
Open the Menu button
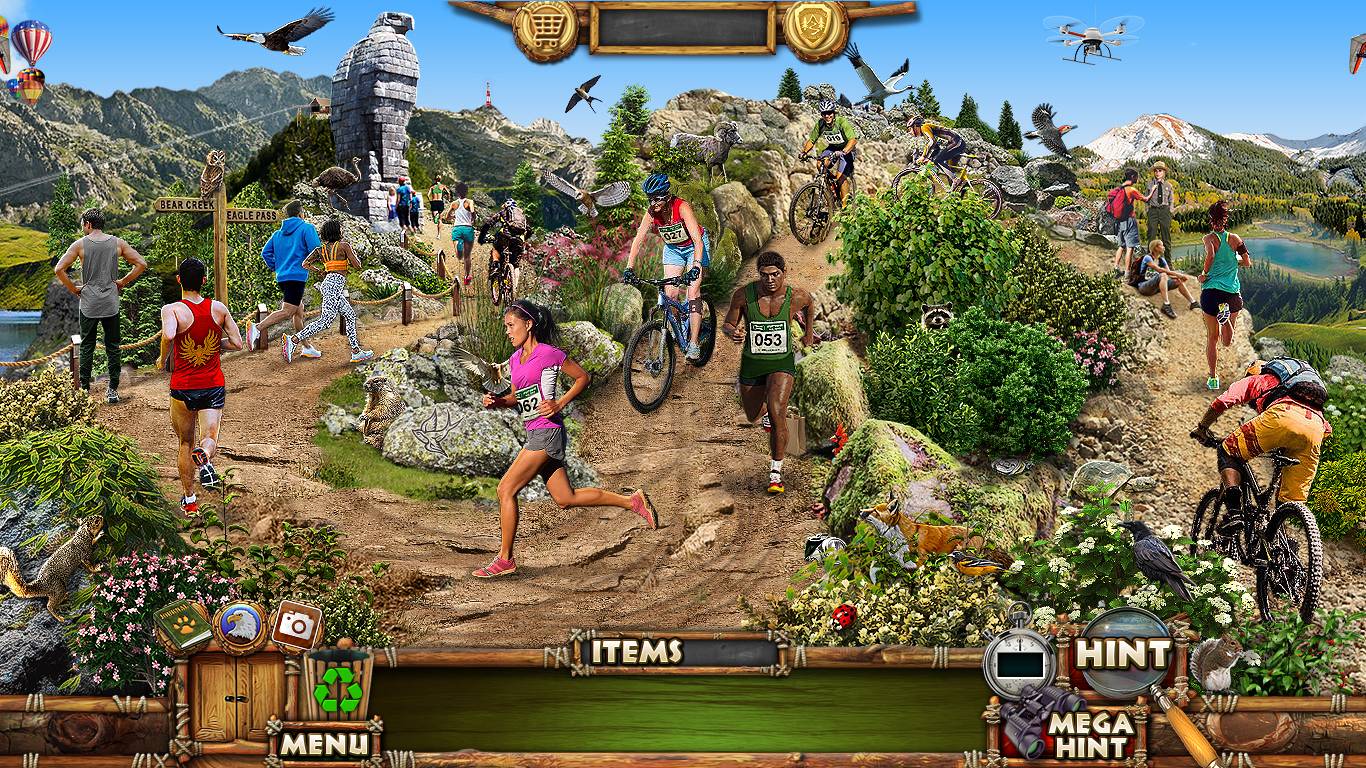click(x=323, y=743)
